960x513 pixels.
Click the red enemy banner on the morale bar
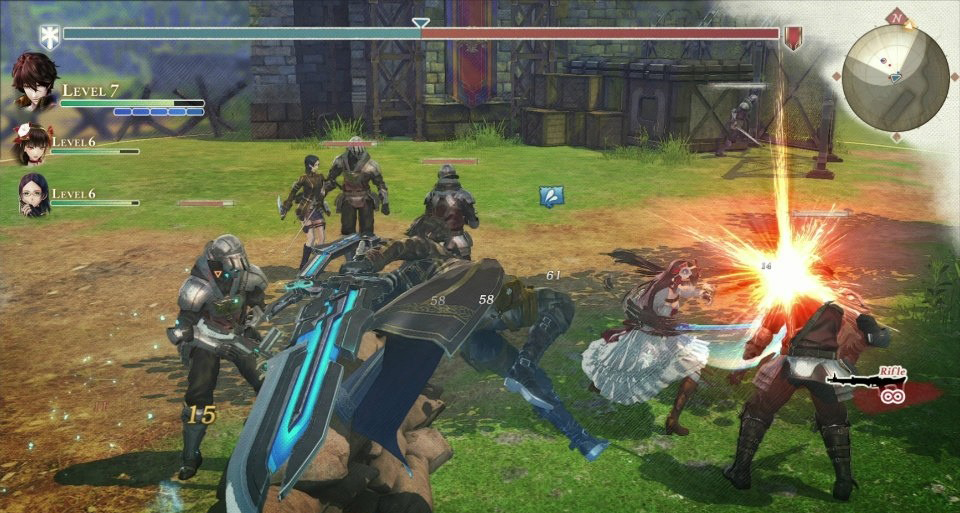click(794, 38)
